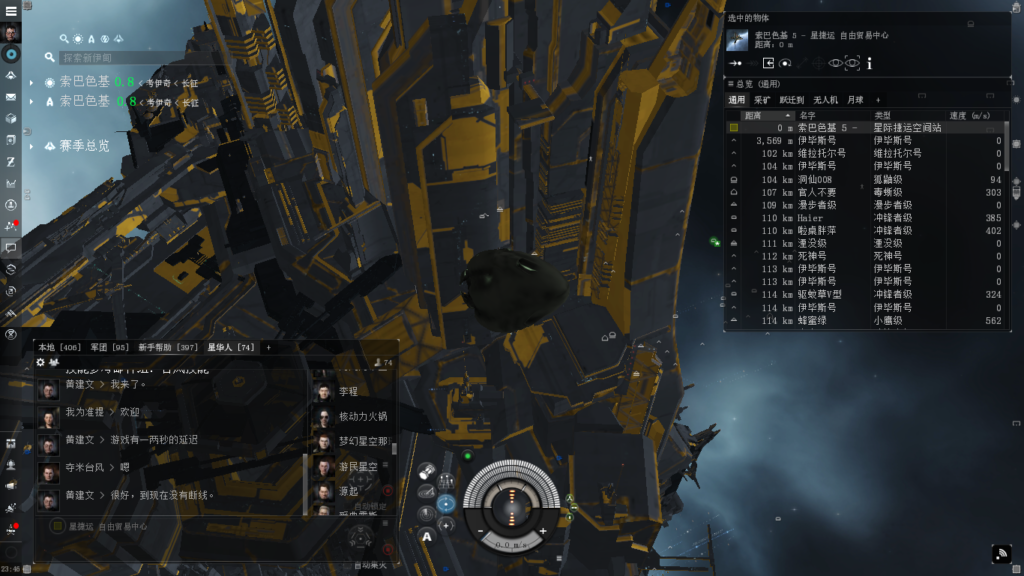This screenshot has height=576, width=1024.
Task: Switch to the 军团 corporation chat tab
Action: 110,347
